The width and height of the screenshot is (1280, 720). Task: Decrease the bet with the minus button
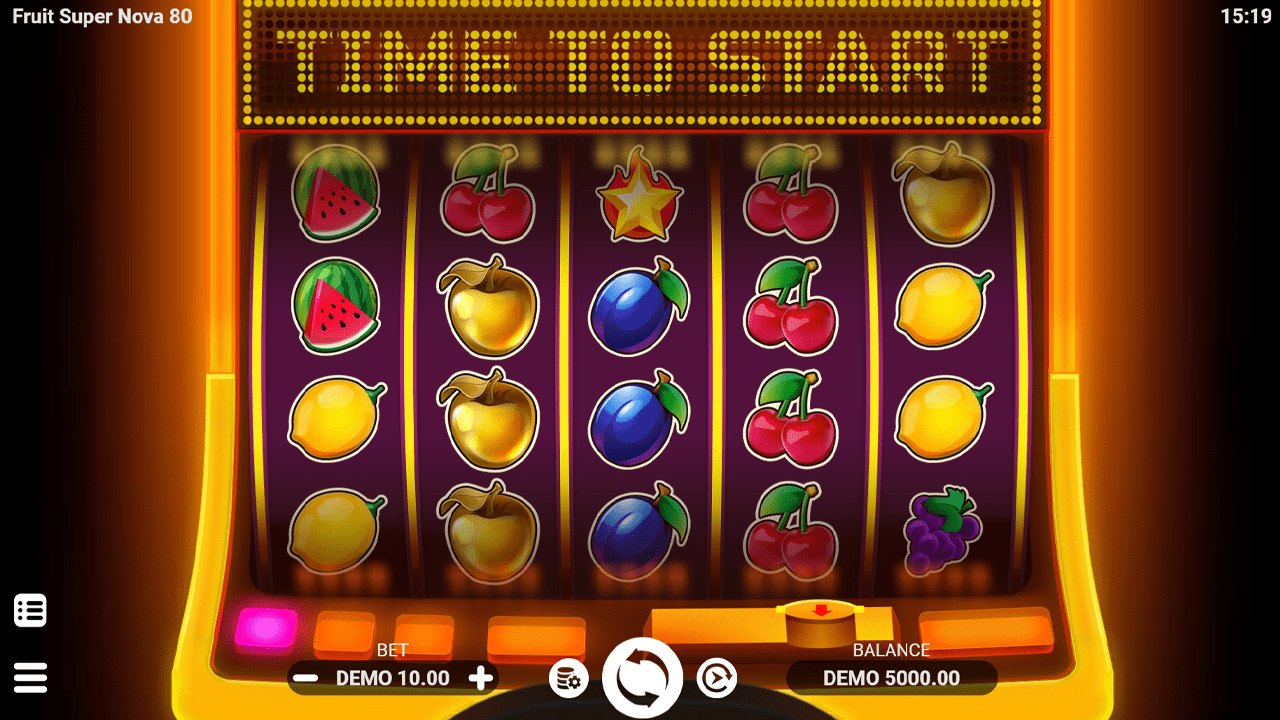(306, 678)
